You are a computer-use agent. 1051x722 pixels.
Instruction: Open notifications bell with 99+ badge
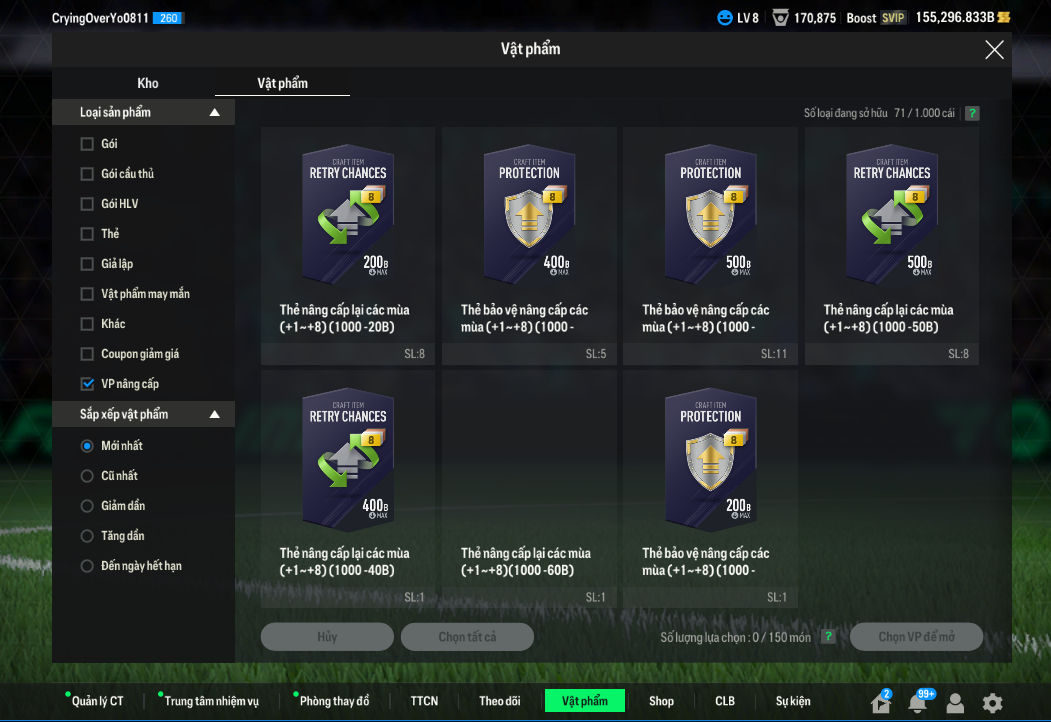point(917,703)
